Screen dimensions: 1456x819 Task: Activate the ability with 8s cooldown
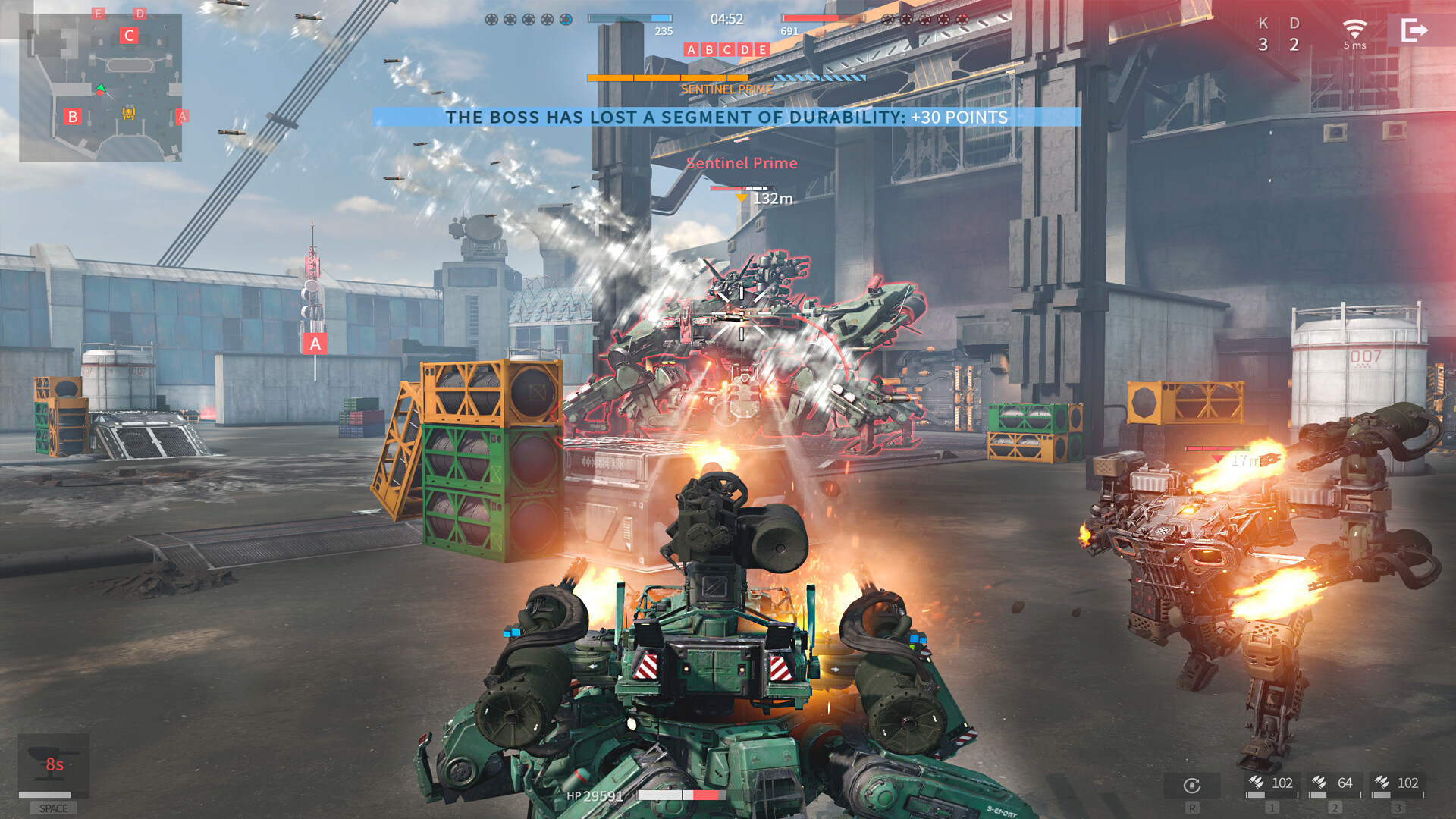pos(54,764)
